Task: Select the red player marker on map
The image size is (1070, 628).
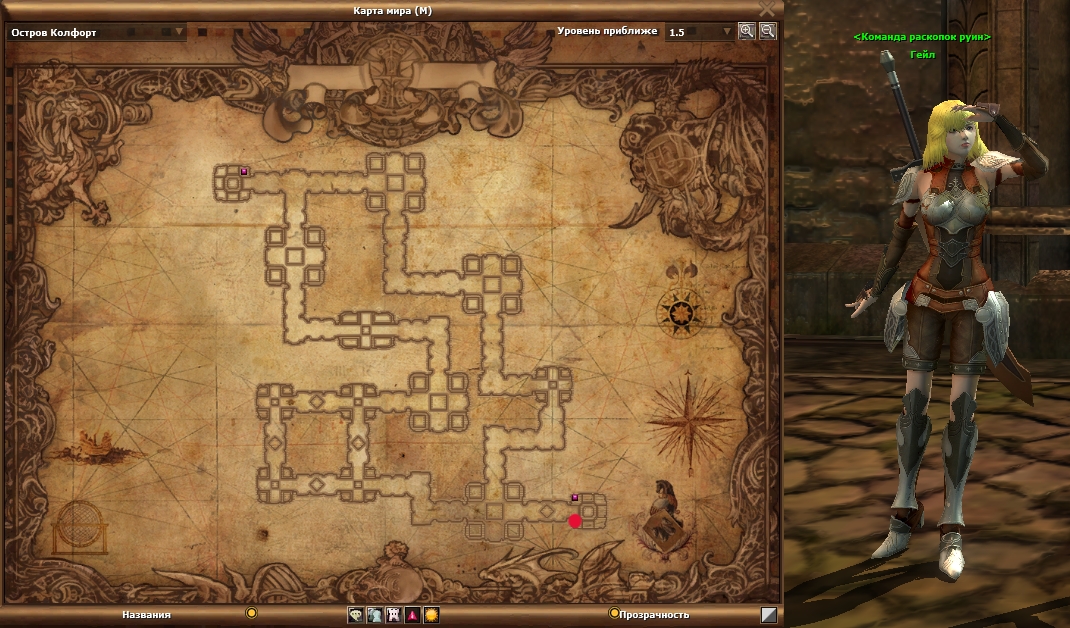Action: click(575, 521)
